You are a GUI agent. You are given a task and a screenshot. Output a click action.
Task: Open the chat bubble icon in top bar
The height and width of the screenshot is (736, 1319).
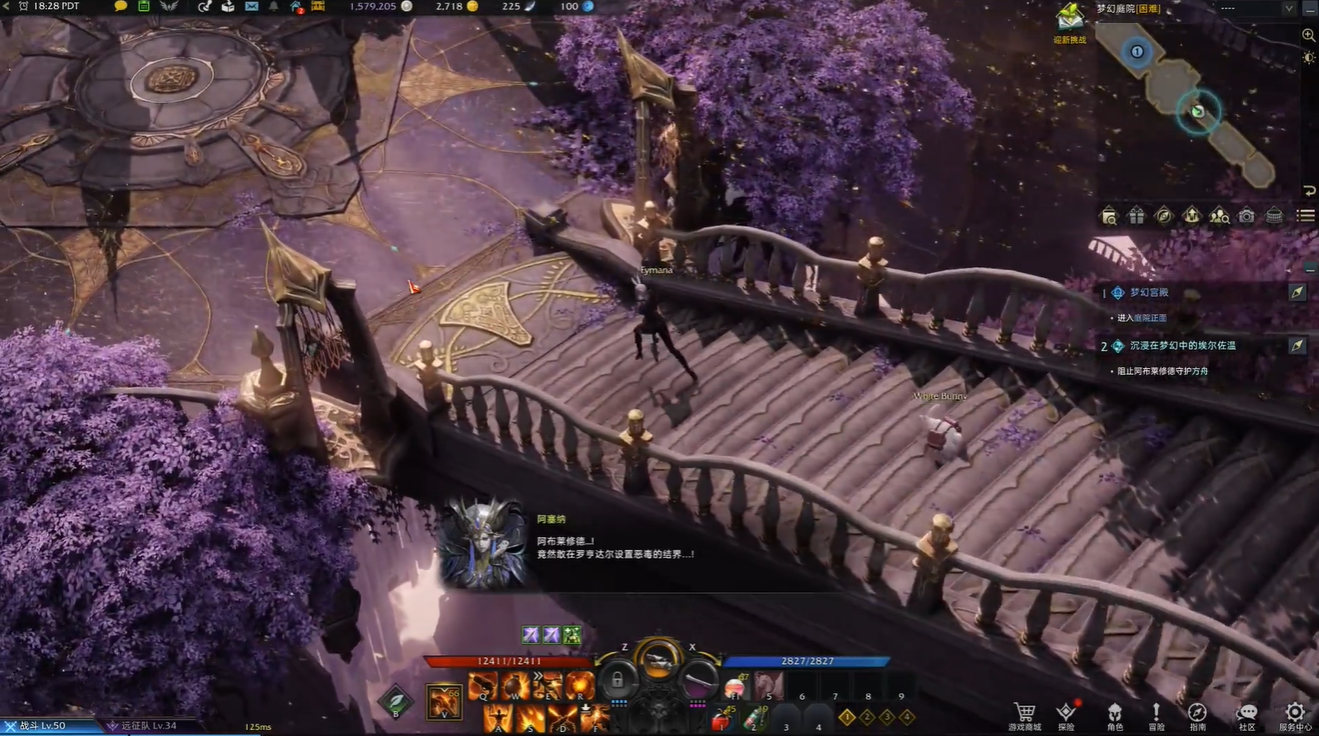(x=121, y=7)
